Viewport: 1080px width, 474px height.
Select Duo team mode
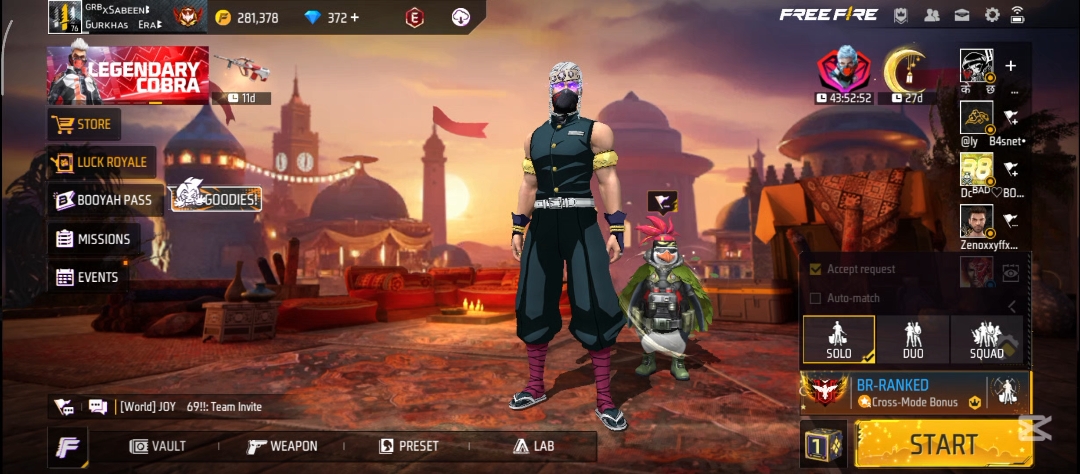(x=912, y=340)
